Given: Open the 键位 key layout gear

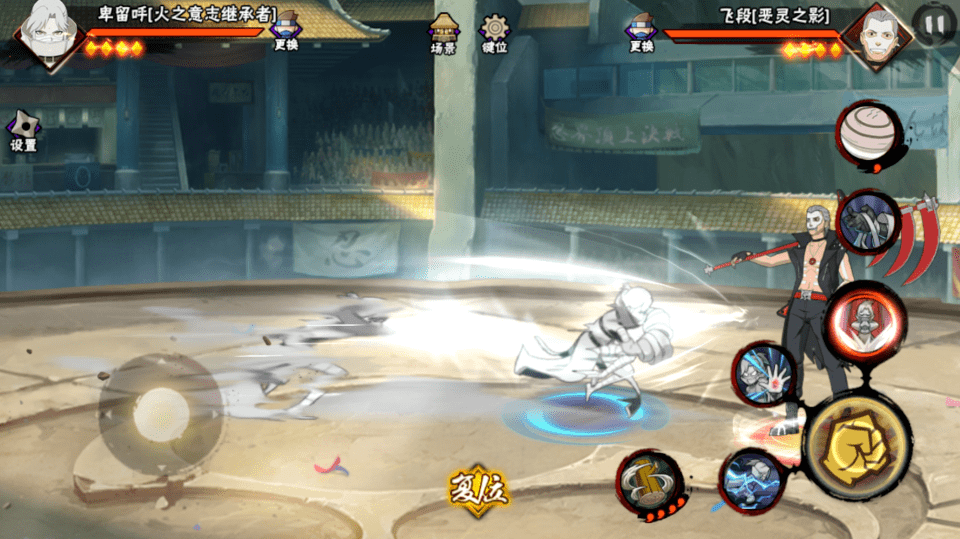Looking at the screenshot, I should 494,32.
